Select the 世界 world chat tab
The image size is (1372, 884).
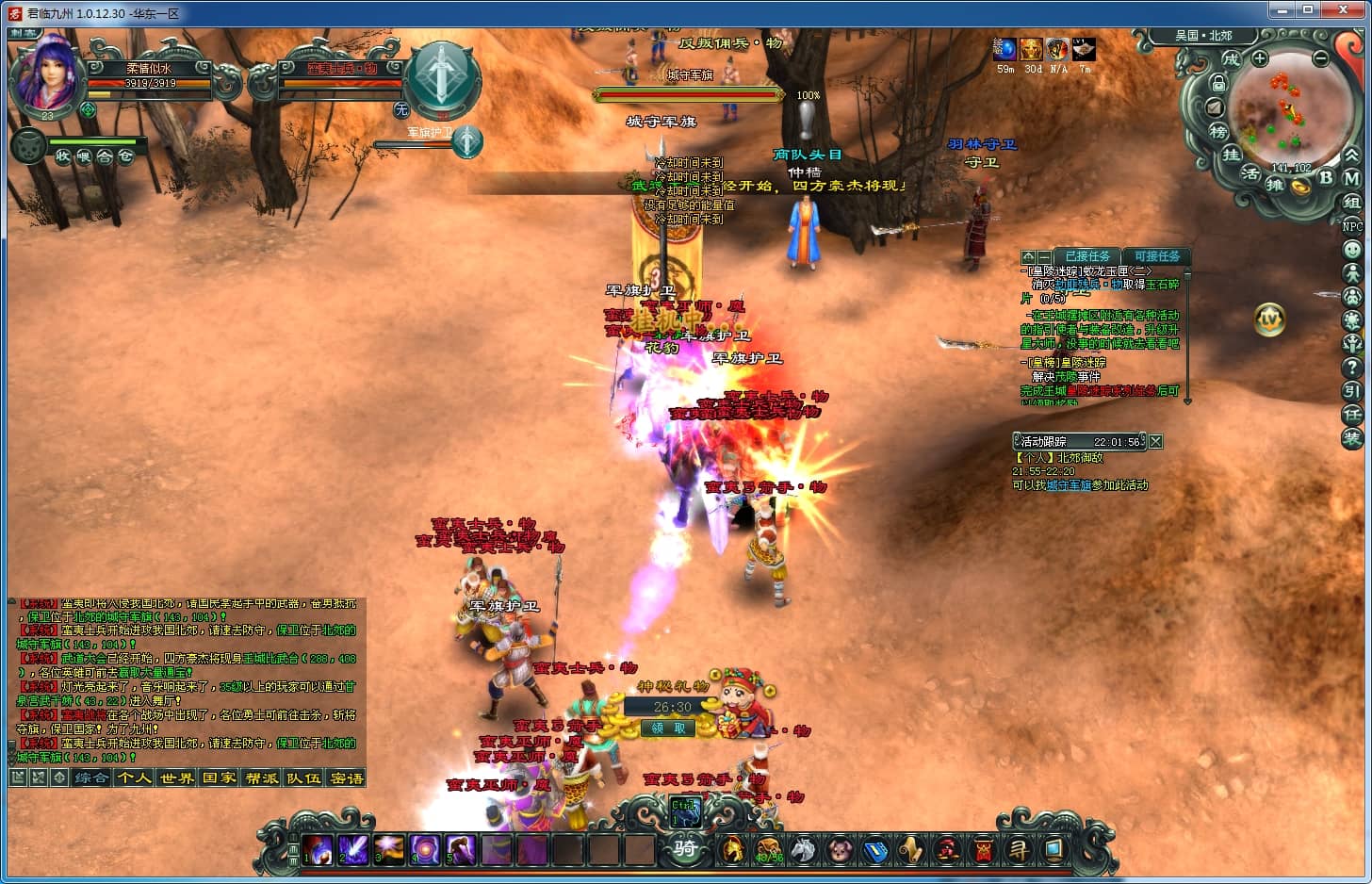(176, 778)
